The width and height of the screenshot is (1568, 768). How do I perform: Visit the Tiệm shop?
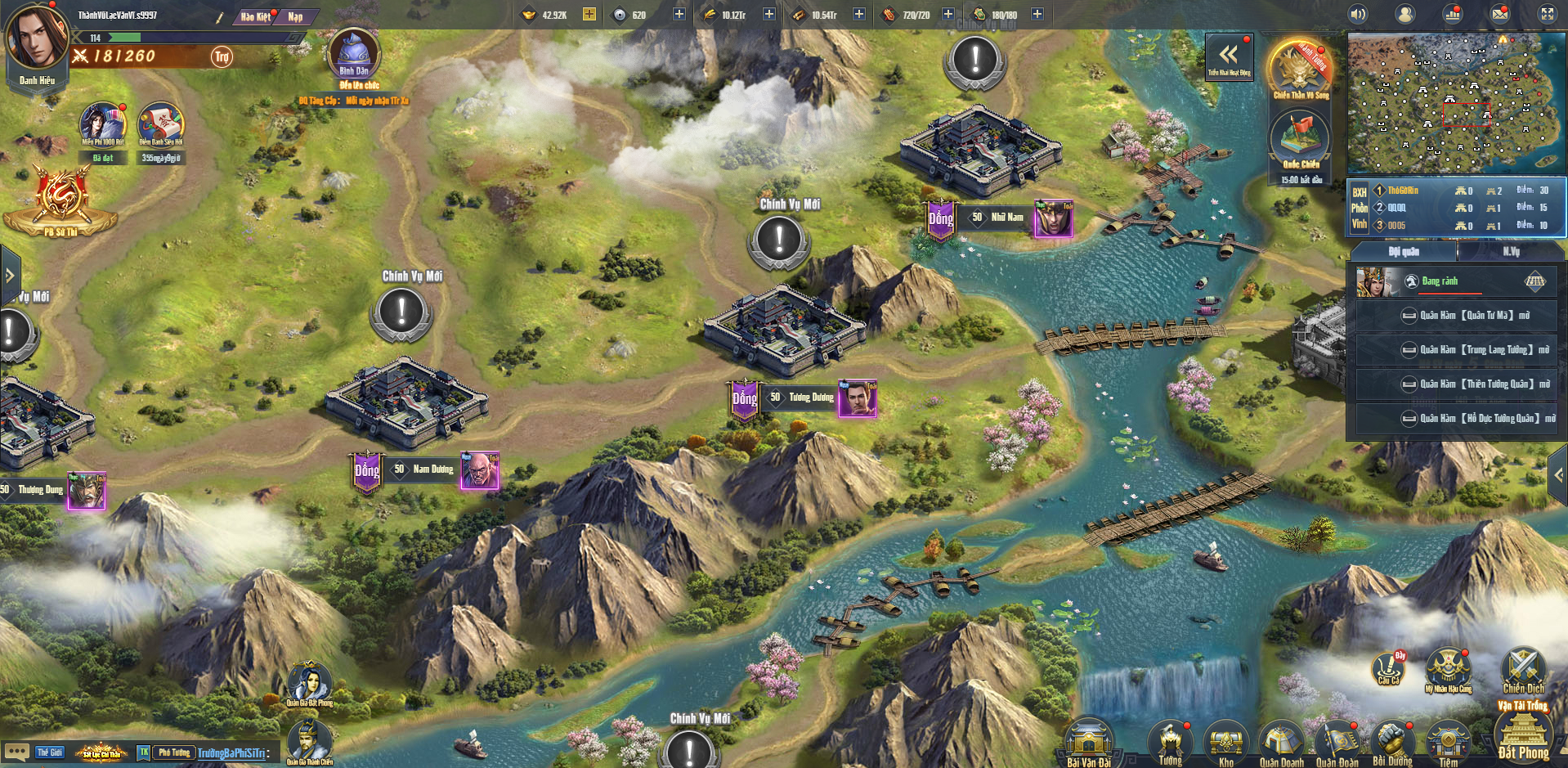click(x=1448, y=743)
